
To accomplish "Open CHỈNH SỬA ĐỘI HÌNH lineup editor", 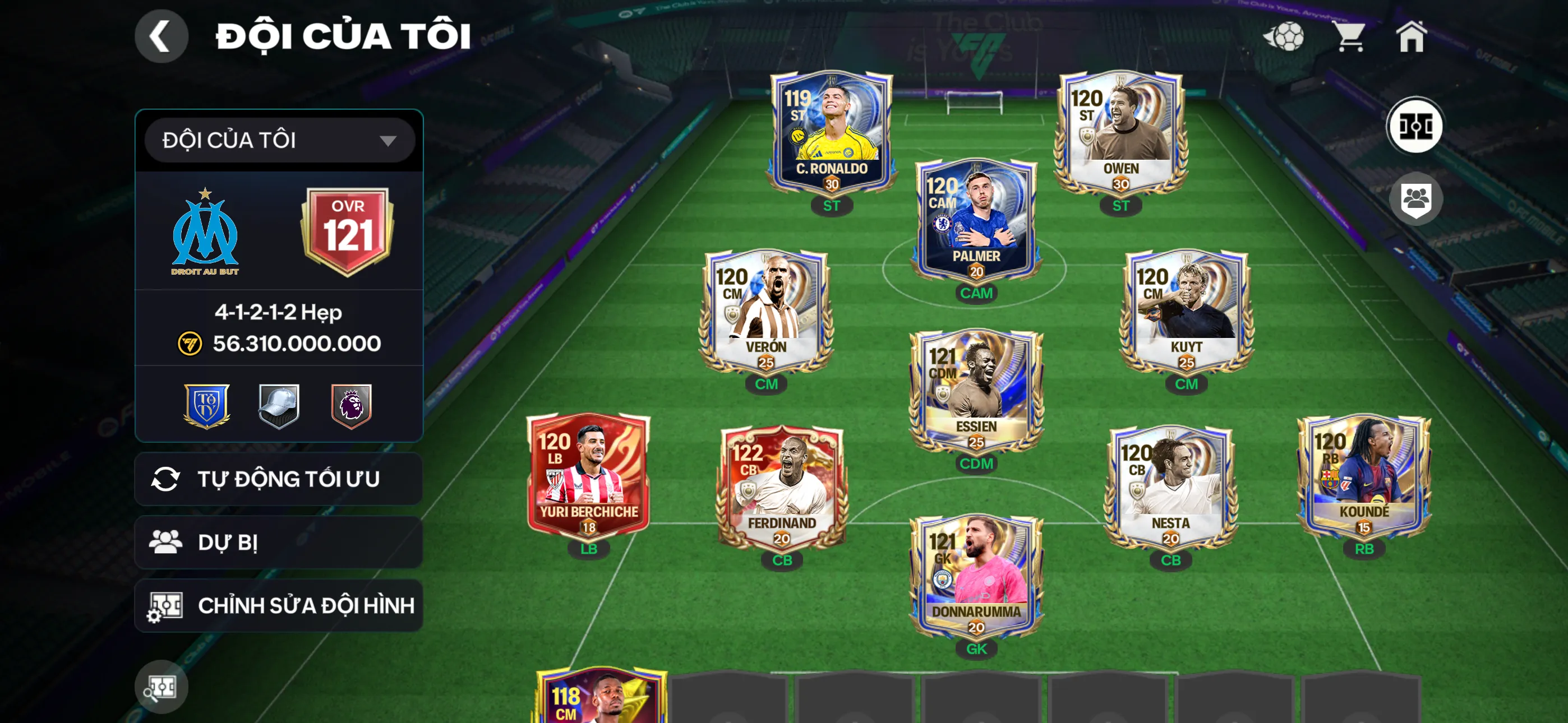I will [278, 605].
